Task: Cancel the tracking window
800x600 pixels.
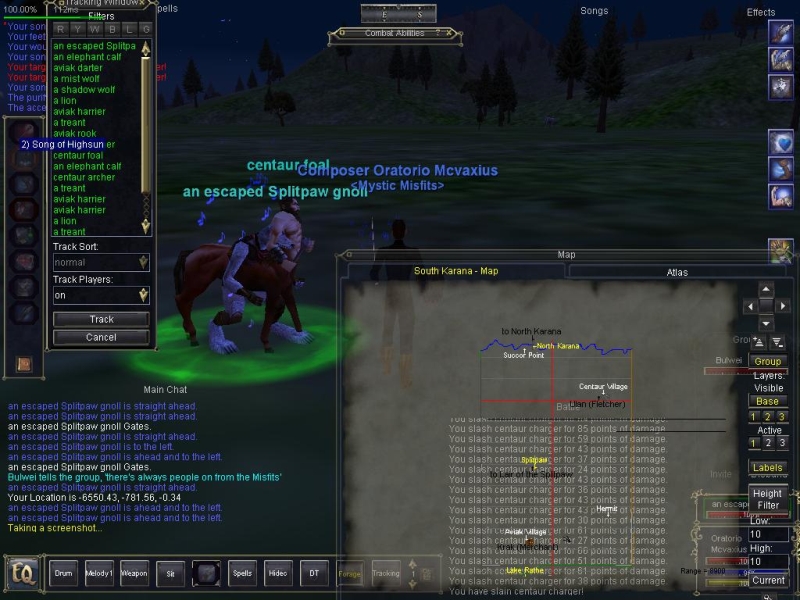Action: click(x=101, y=338)
